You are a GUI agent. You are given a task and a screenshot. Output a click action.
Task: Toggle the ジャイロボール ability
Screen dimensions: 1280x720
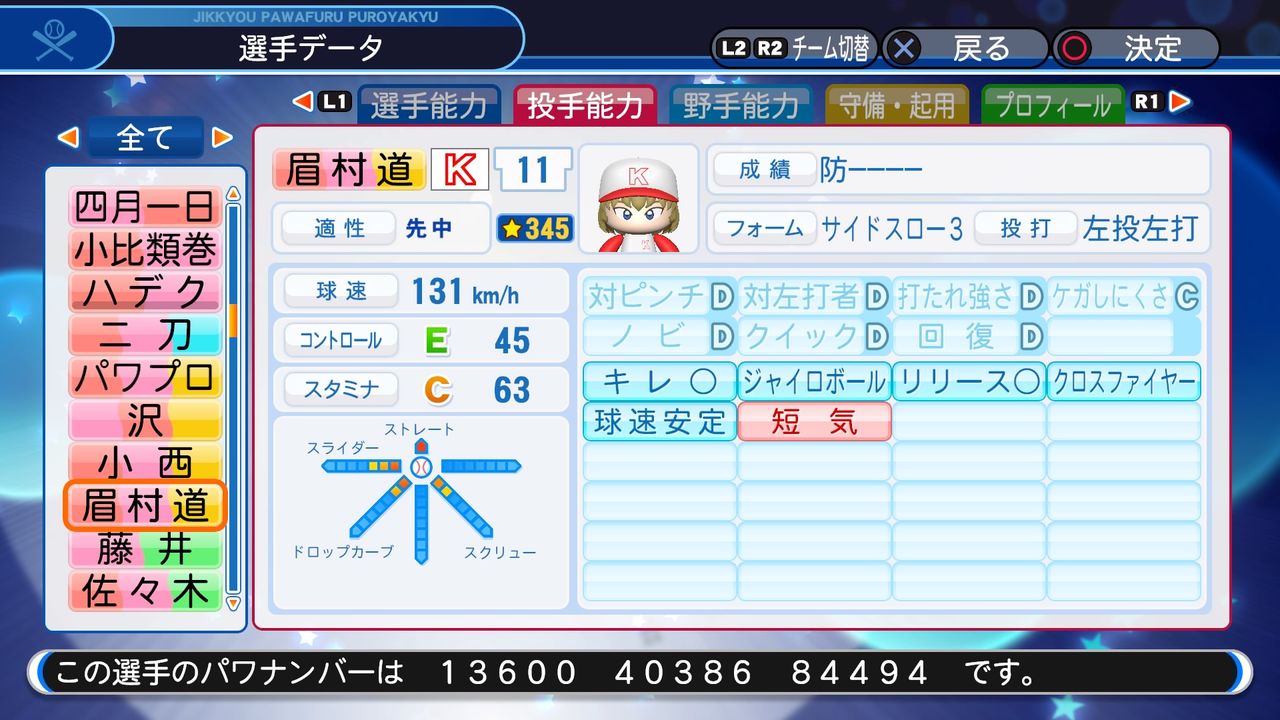pos(813,382)
